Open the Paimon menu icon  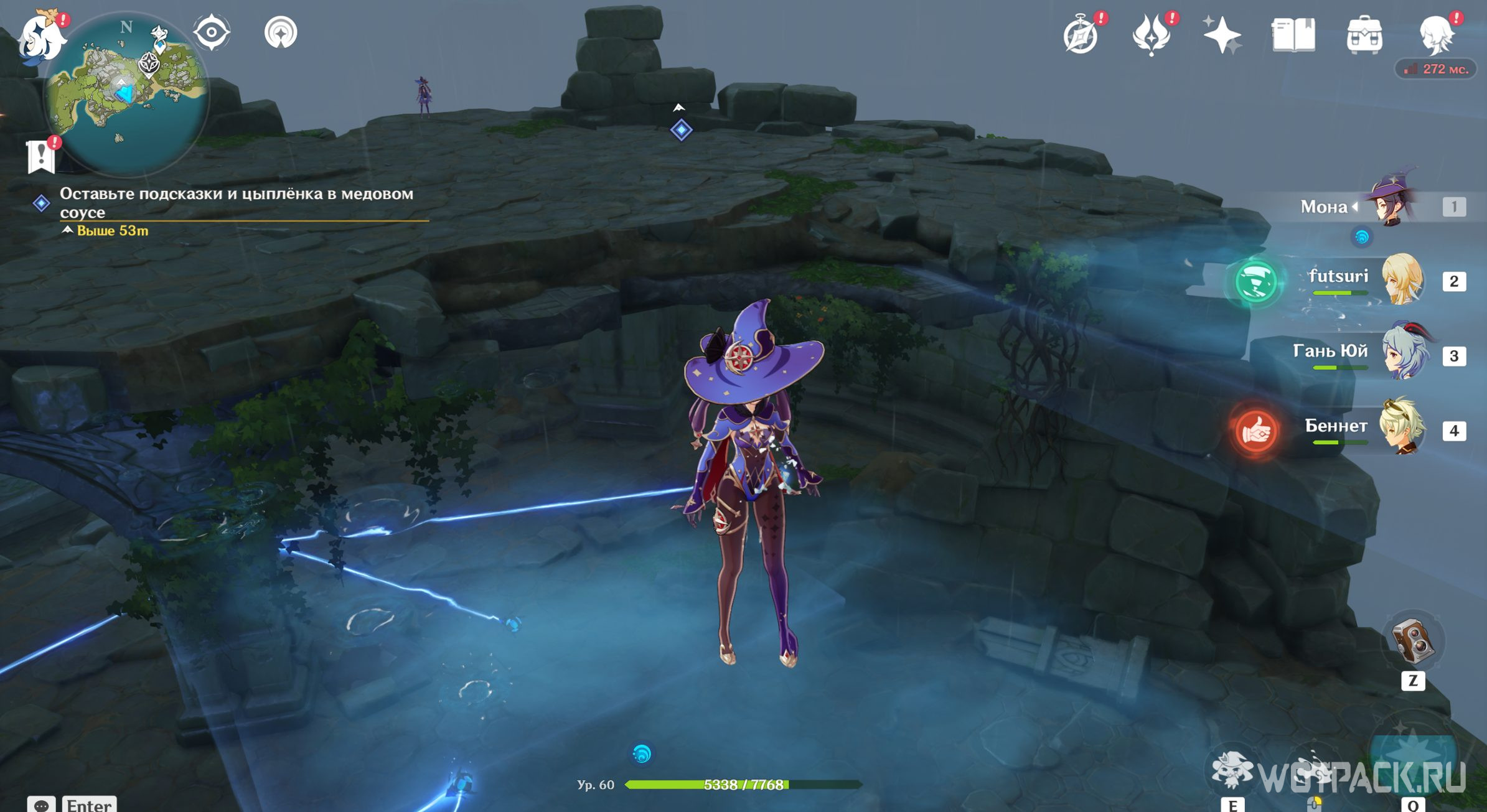(42, 37)
